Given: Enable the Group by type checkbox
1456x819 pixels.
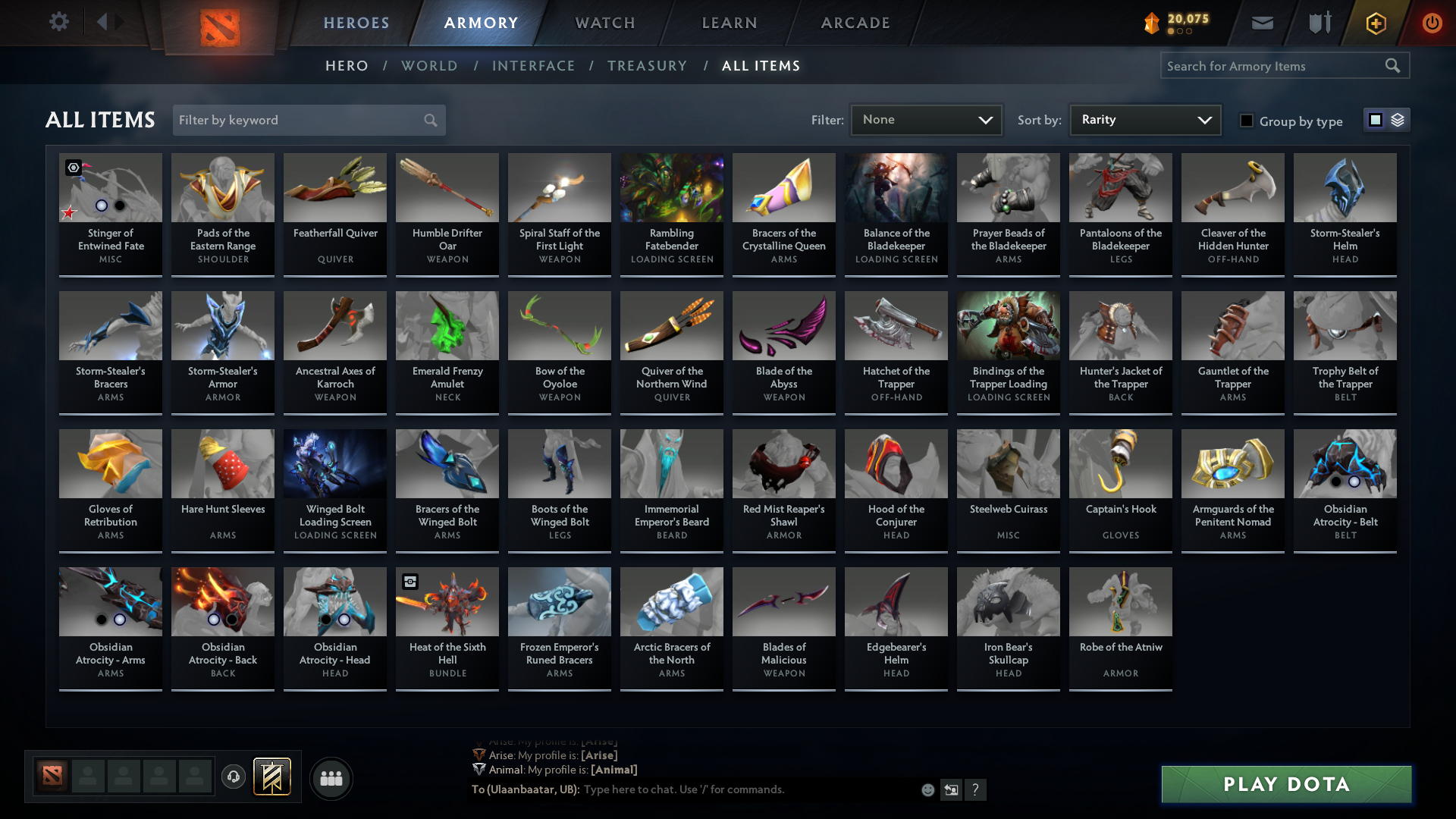Looking at the screenshot, I should (x=1246, y=121).
